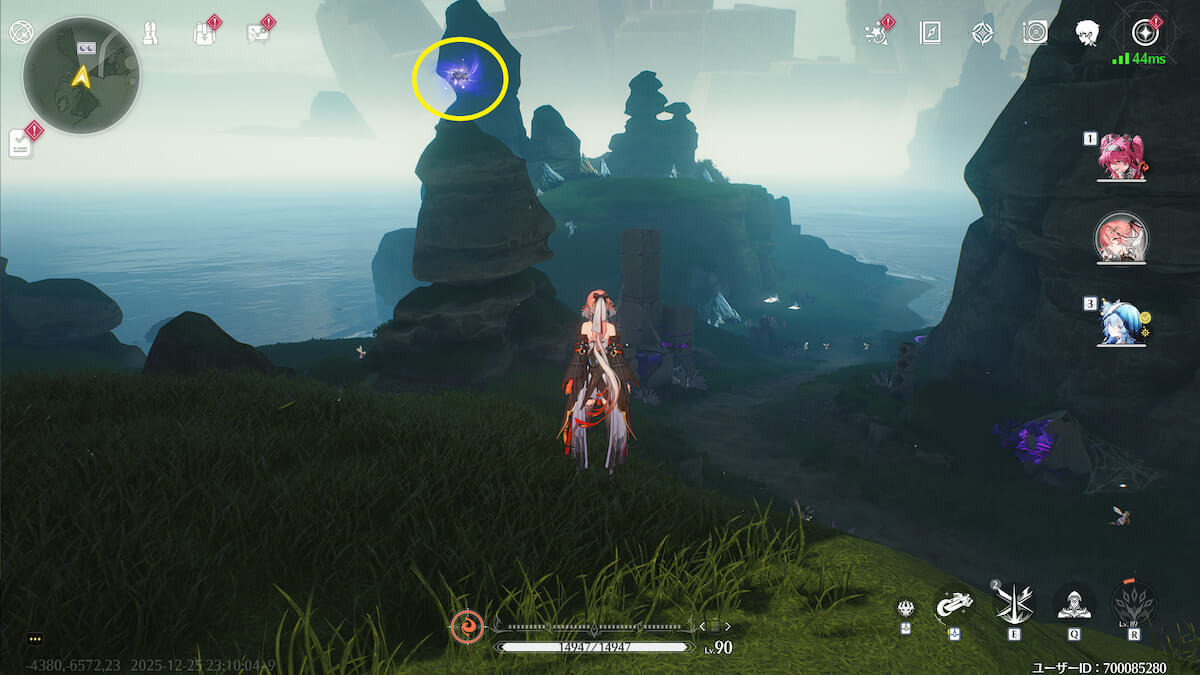Open the round star-emblem menu with alert
The width and height of the screenshot is (1200, 675).
(x=1142, y=33)
